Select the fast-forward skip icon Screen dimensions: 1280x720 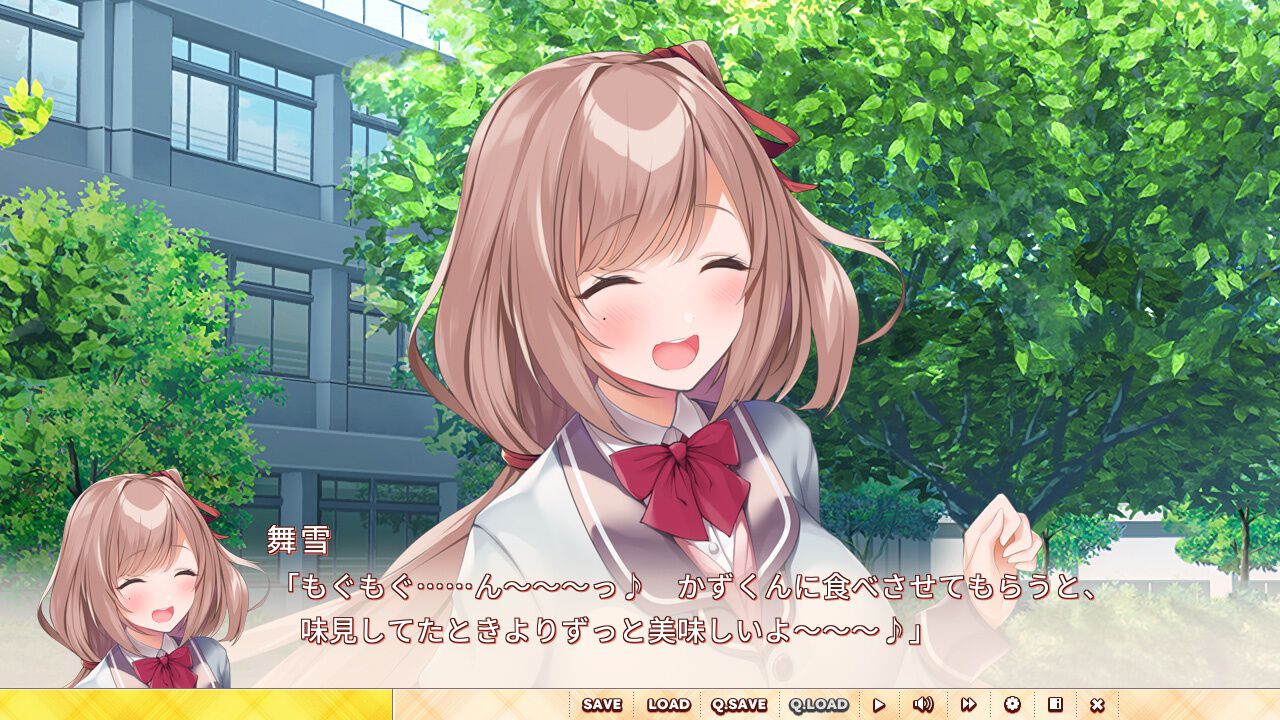pyautogui.click(x=967, y=705)
